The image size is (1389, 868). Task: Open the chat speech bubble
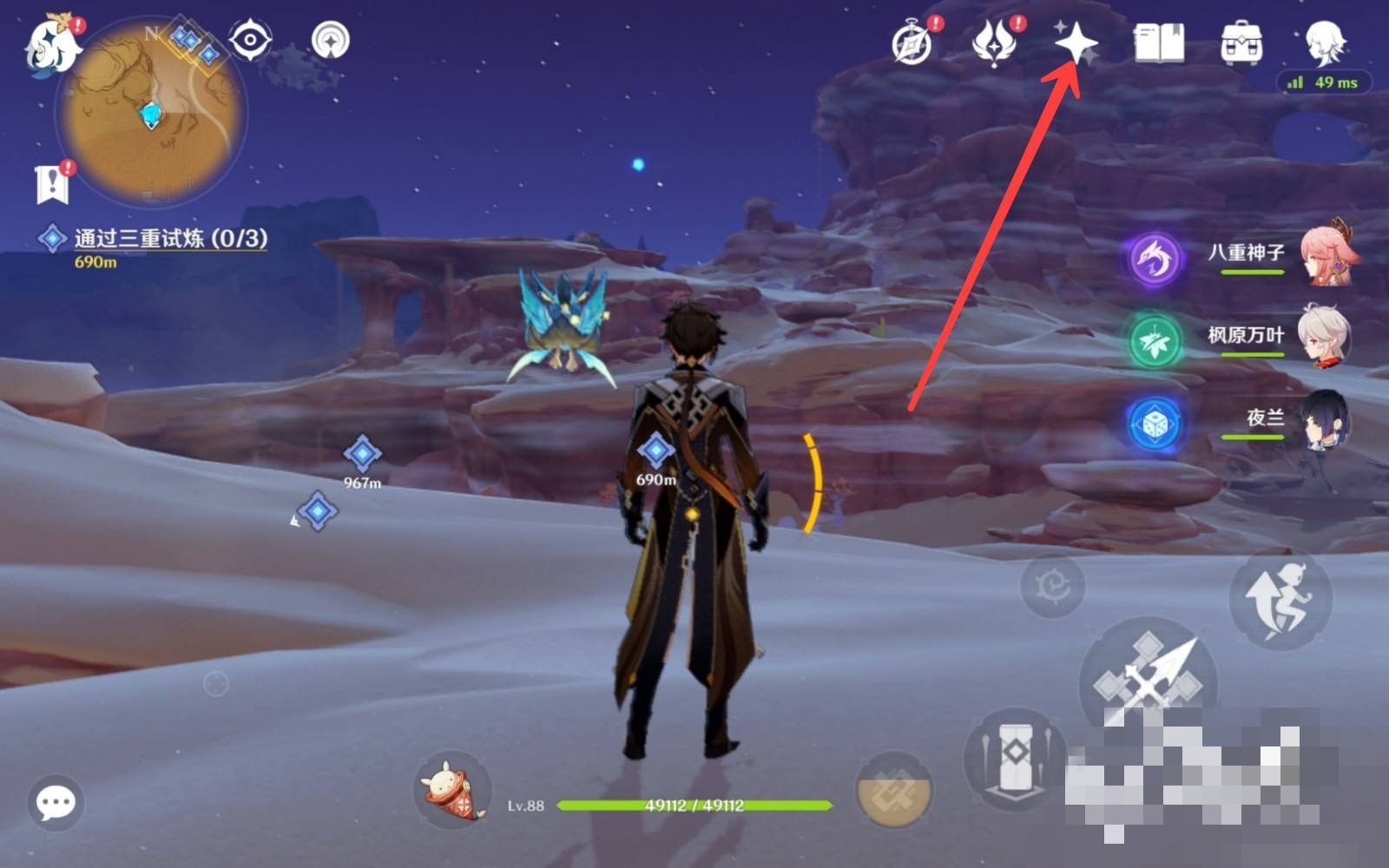point(56,803)
